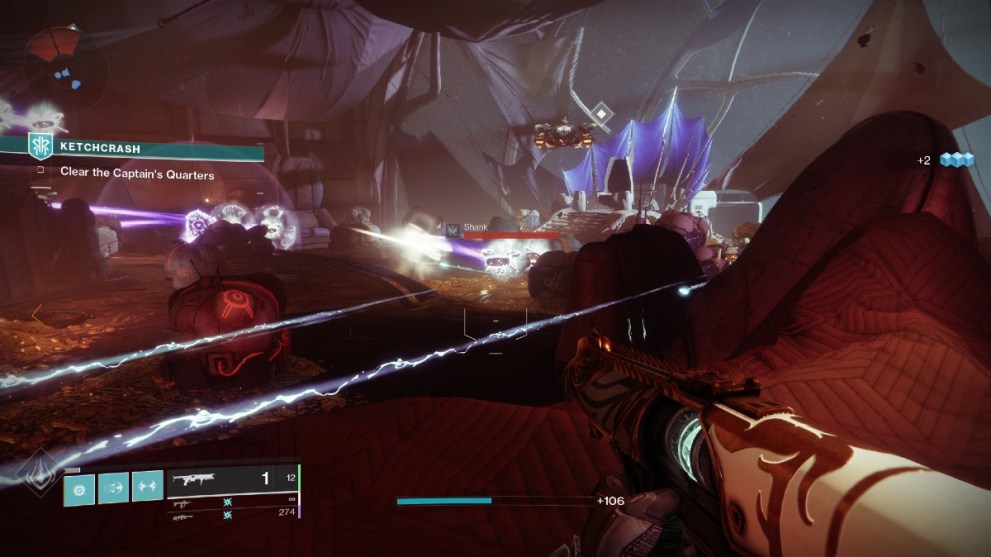Trigger the melee ability icon

pos(113,486)
